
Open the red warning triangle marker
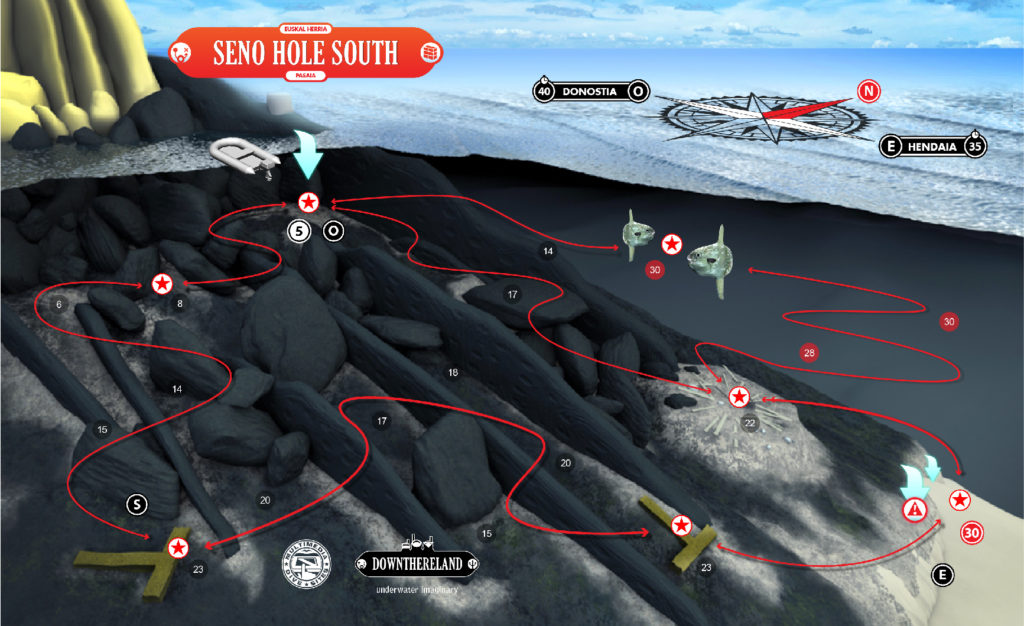pos(914,510)
